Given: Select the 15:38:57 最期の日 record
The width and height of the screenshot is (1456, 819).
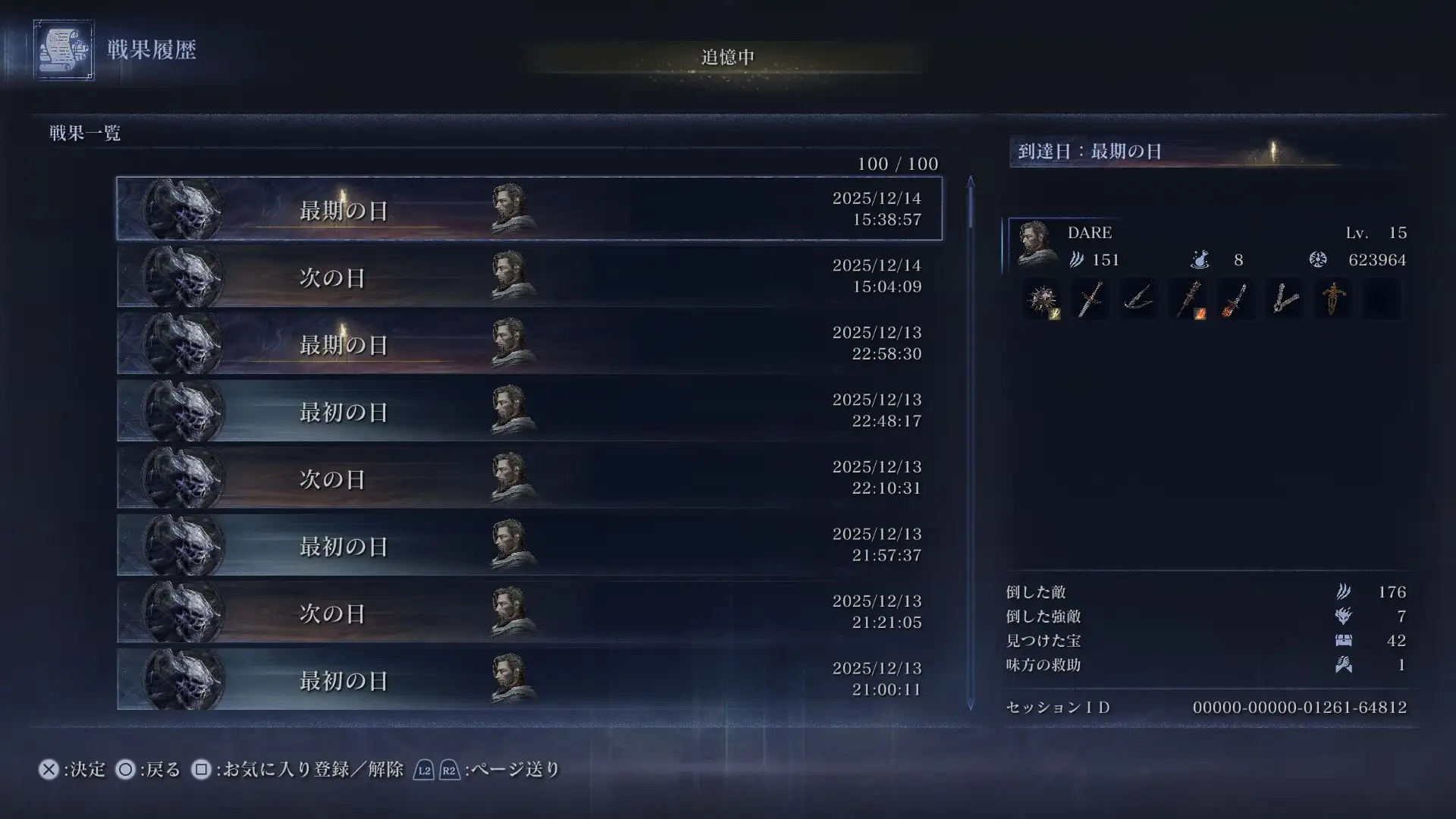Looking at the screenshot, I should (529, 209).
